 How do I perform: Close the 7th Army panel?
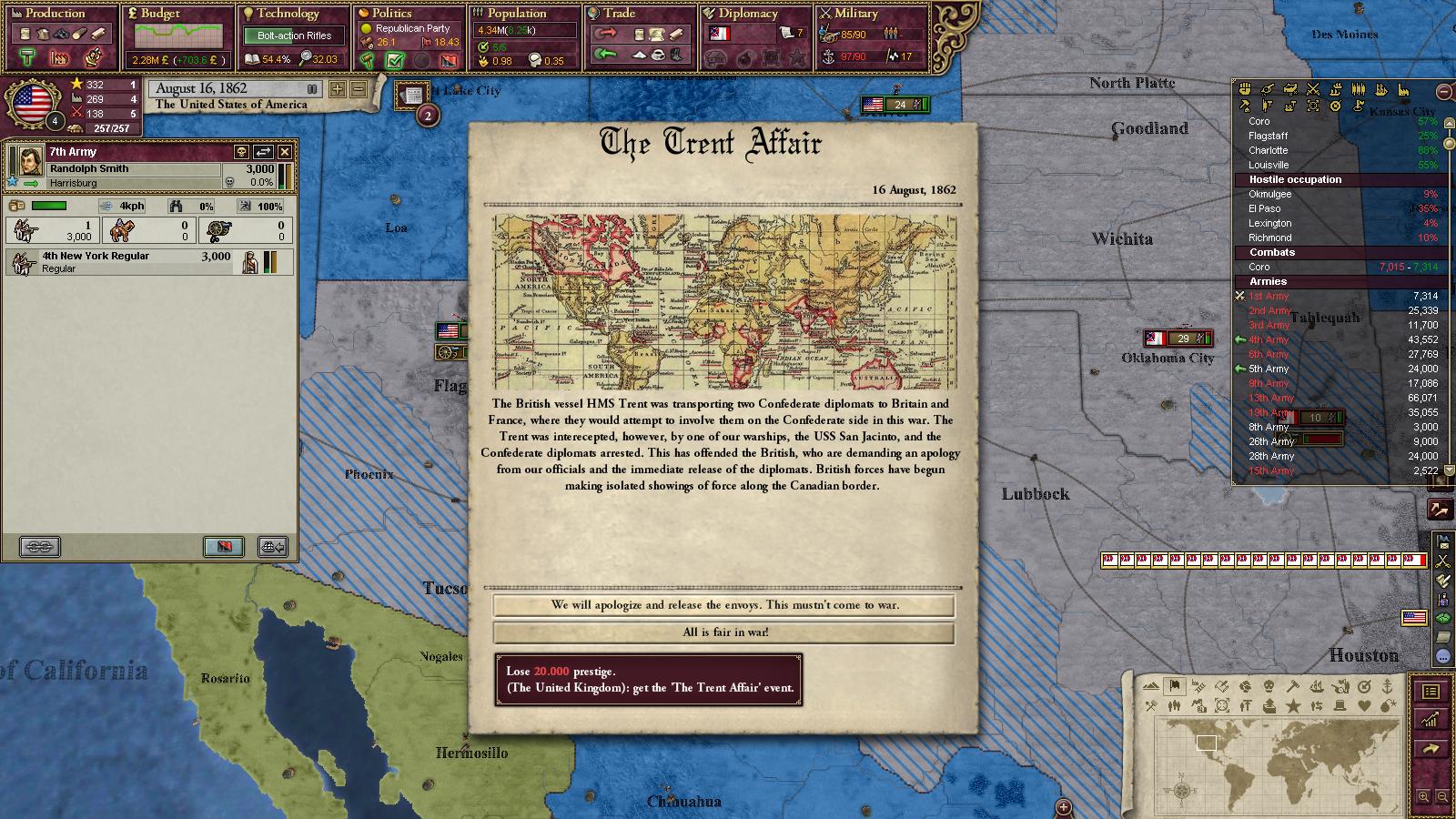pyautogui.click(x=285, y=152)
